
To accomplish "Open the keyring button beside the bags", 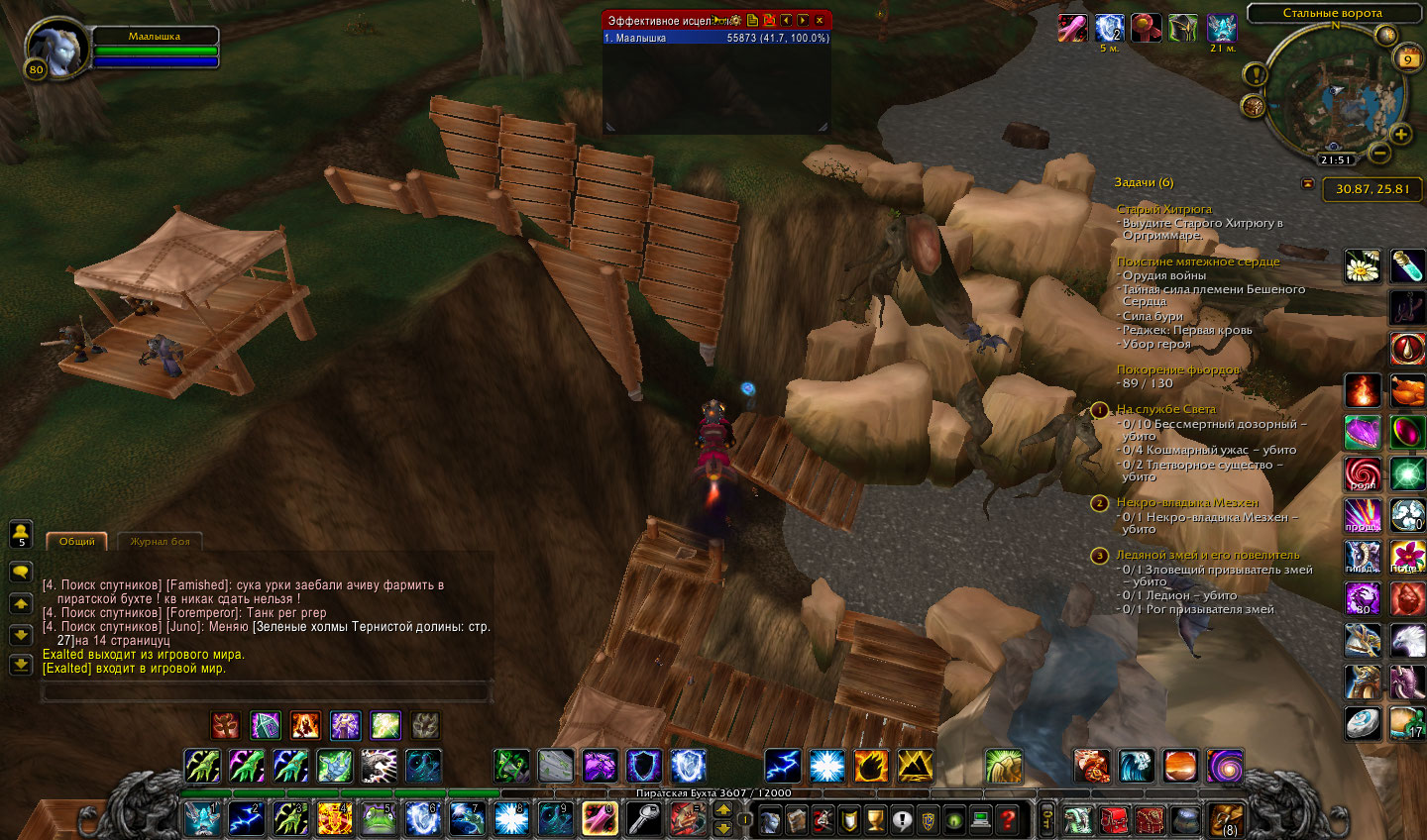I will coord(1045,819).
